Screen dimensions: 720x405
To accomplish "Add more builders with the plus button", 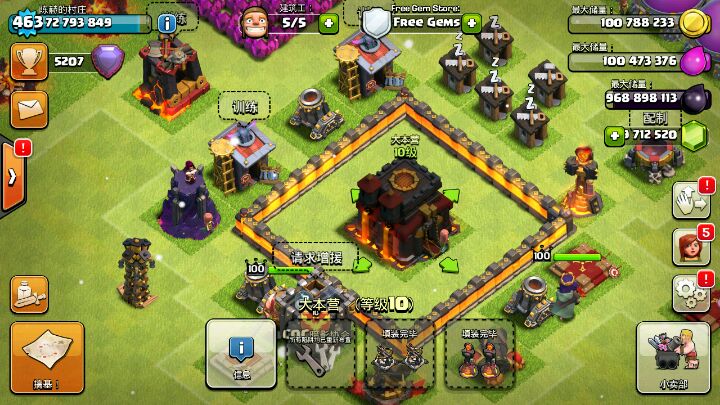I will pyautogui.click(x=328, y=22).
